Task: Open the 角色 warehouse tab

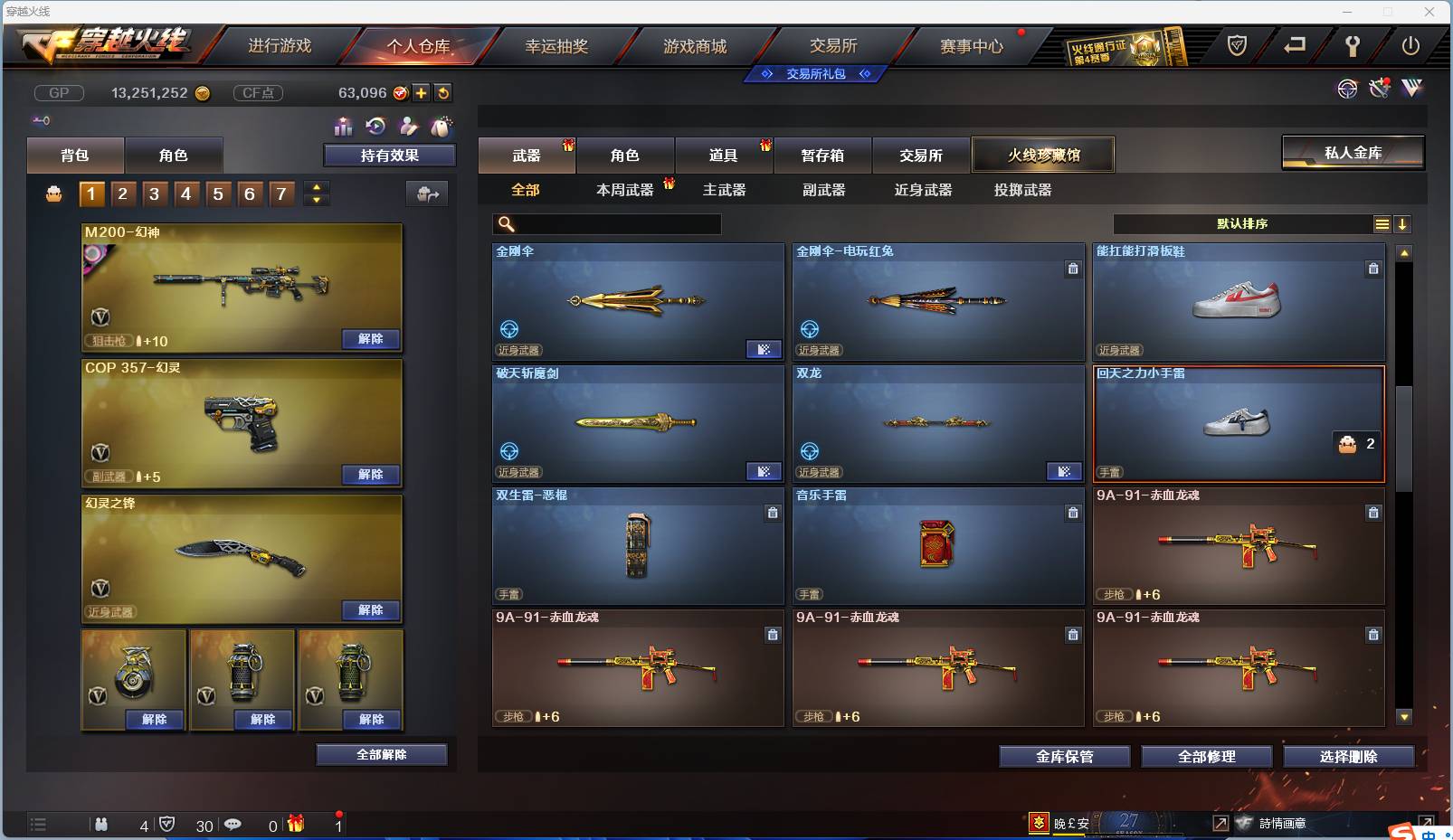Action: click(625, 155)
